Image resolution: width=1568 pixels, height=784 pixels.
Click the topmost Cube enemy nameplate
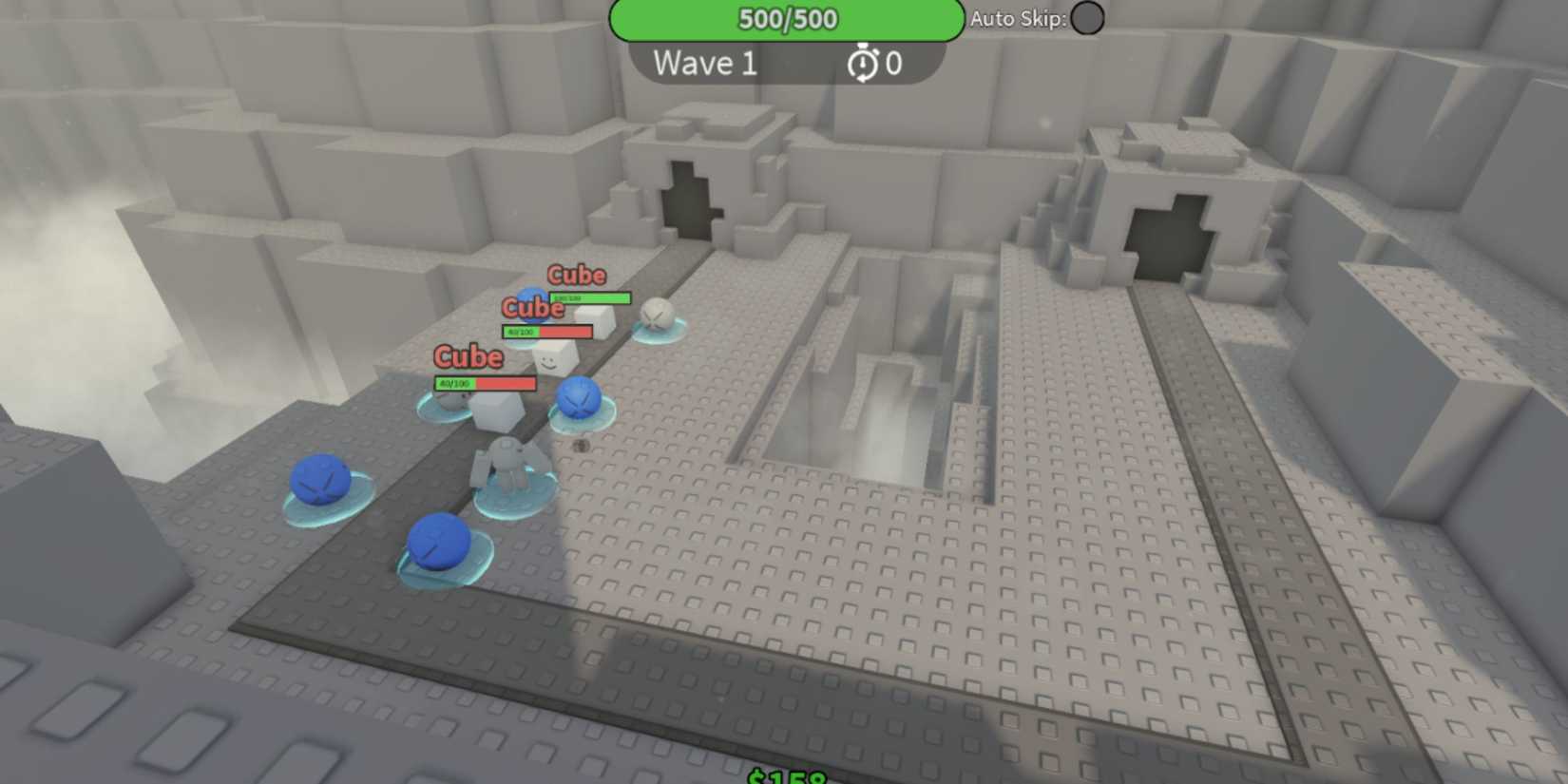tap(578, 276)
